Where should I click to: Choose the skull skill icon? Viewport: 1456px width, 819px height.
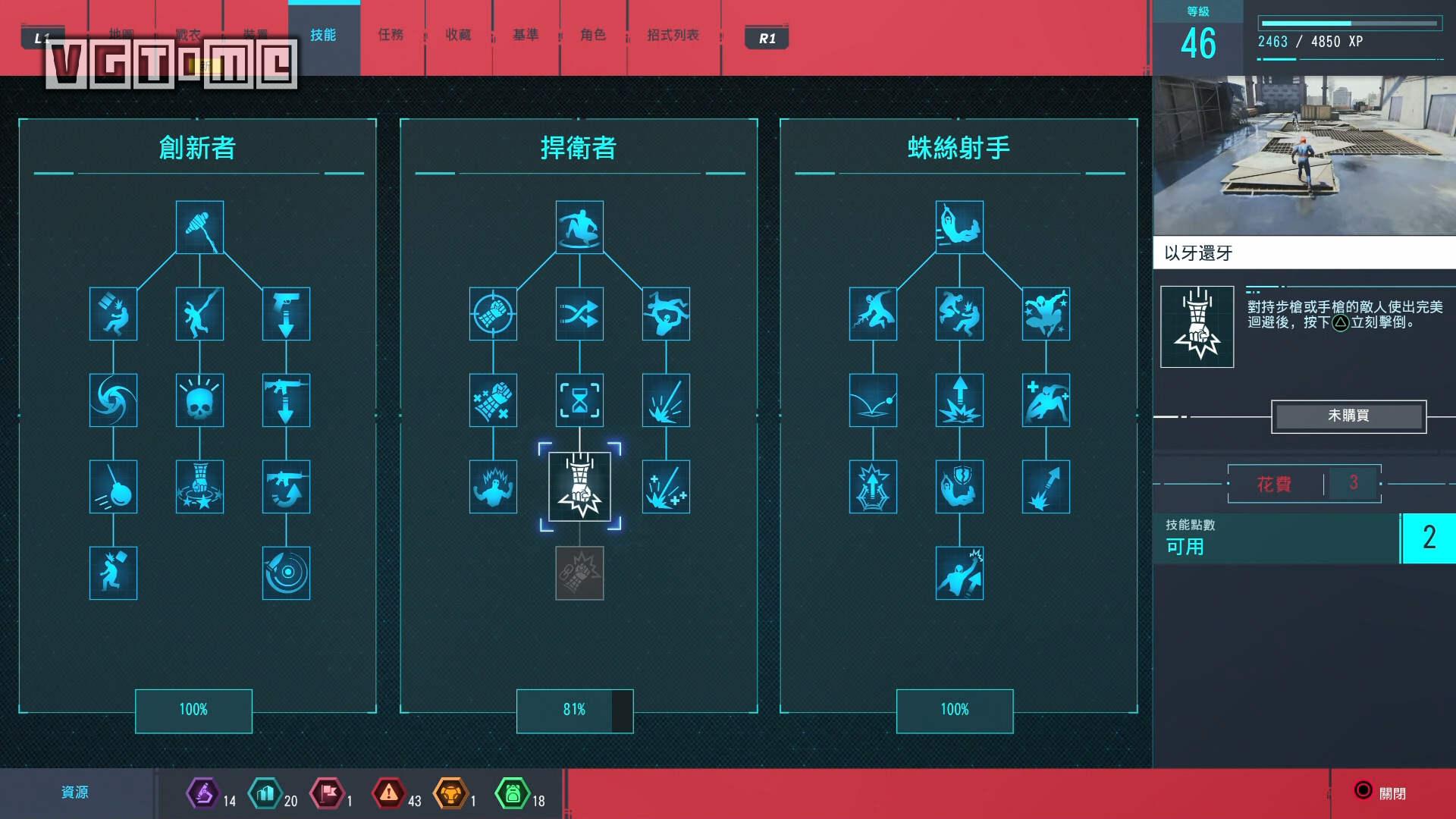click(x=199, y=400)
